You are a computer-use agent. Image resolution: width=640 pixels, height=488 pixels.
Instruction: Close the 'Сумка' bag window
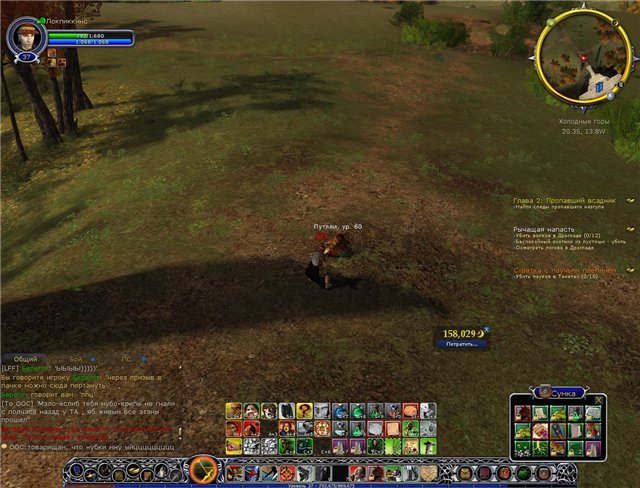(599, 399)
